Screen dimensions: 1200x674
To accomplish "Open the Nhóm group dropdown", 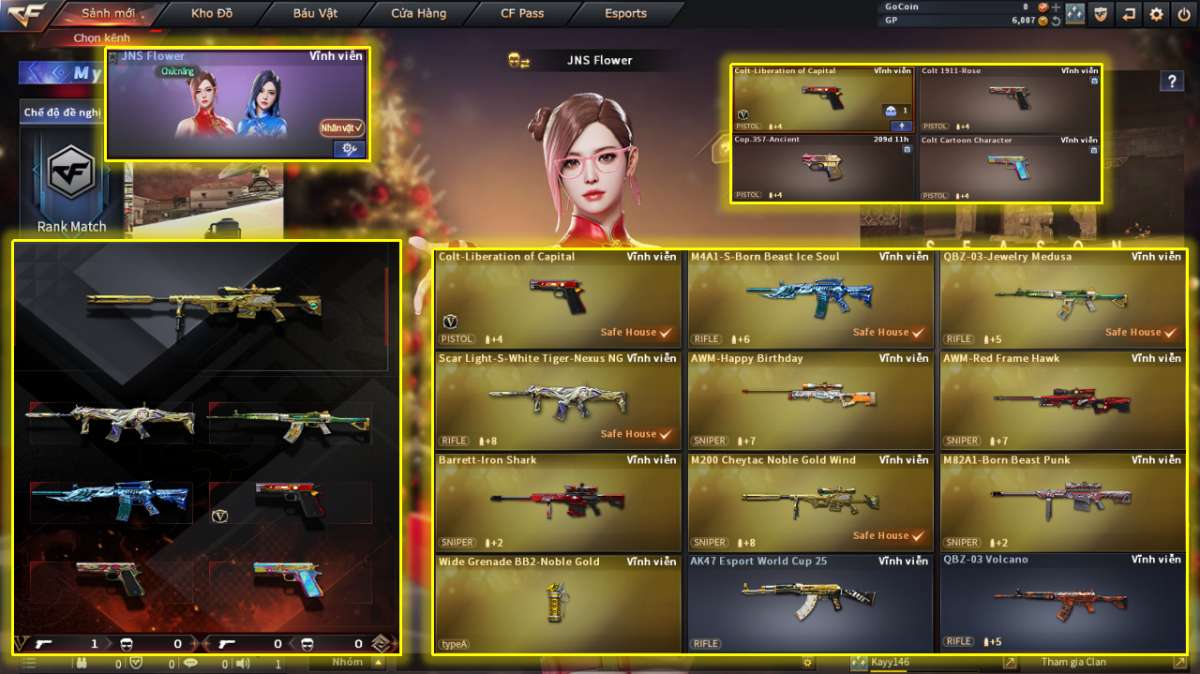I will 347,662.
